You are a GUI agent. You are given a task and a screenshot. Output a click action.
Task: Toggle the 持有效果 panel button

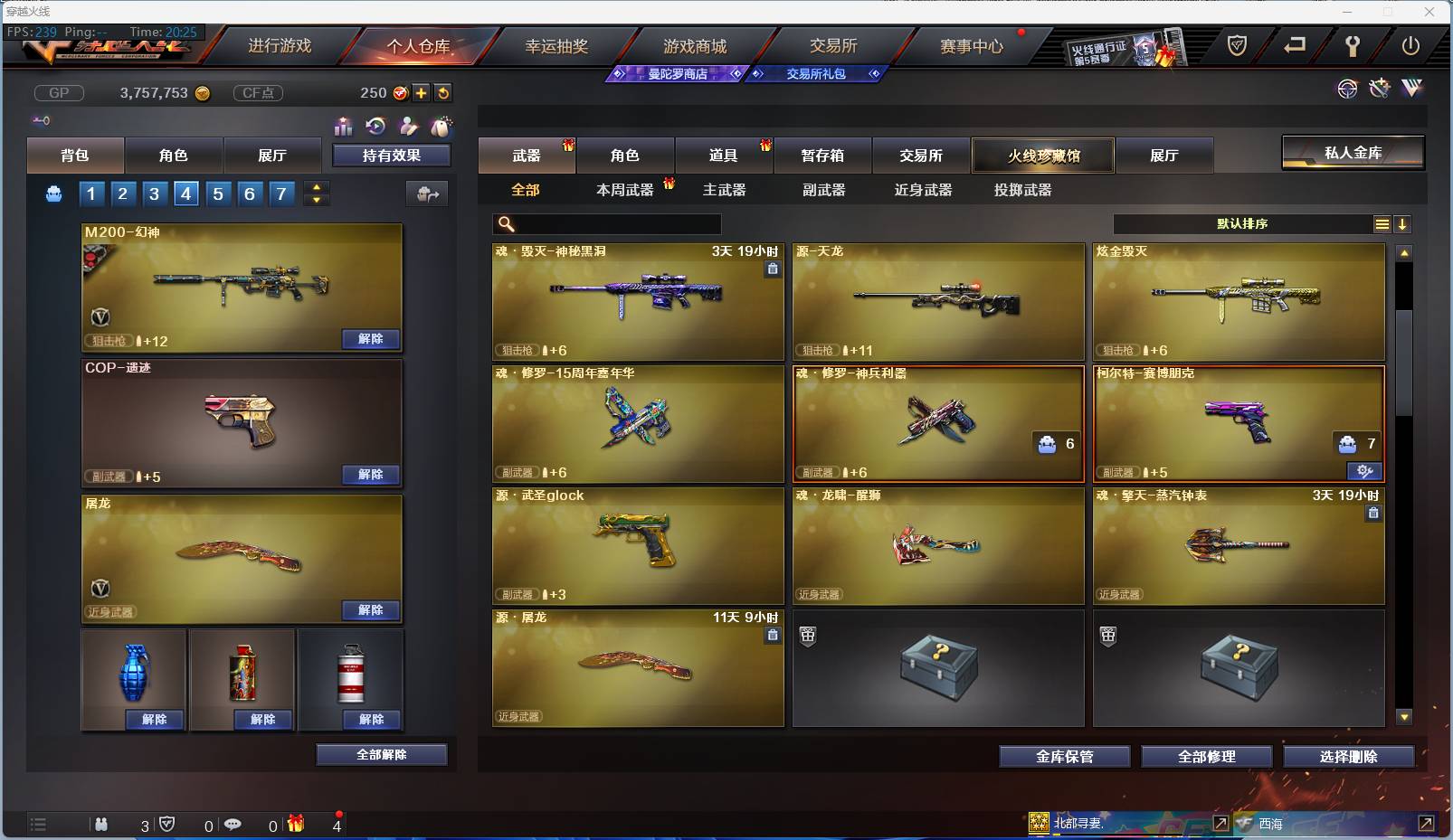click(389, 155)
